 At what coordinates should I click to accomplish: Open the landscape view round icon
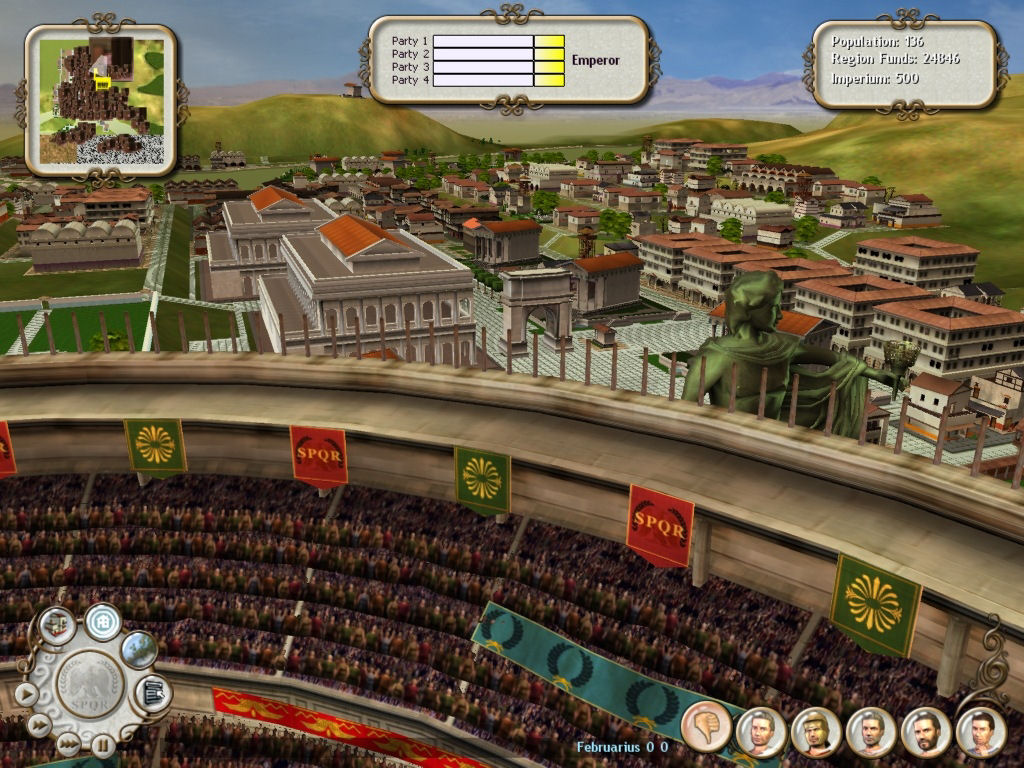tap(139, 650)
